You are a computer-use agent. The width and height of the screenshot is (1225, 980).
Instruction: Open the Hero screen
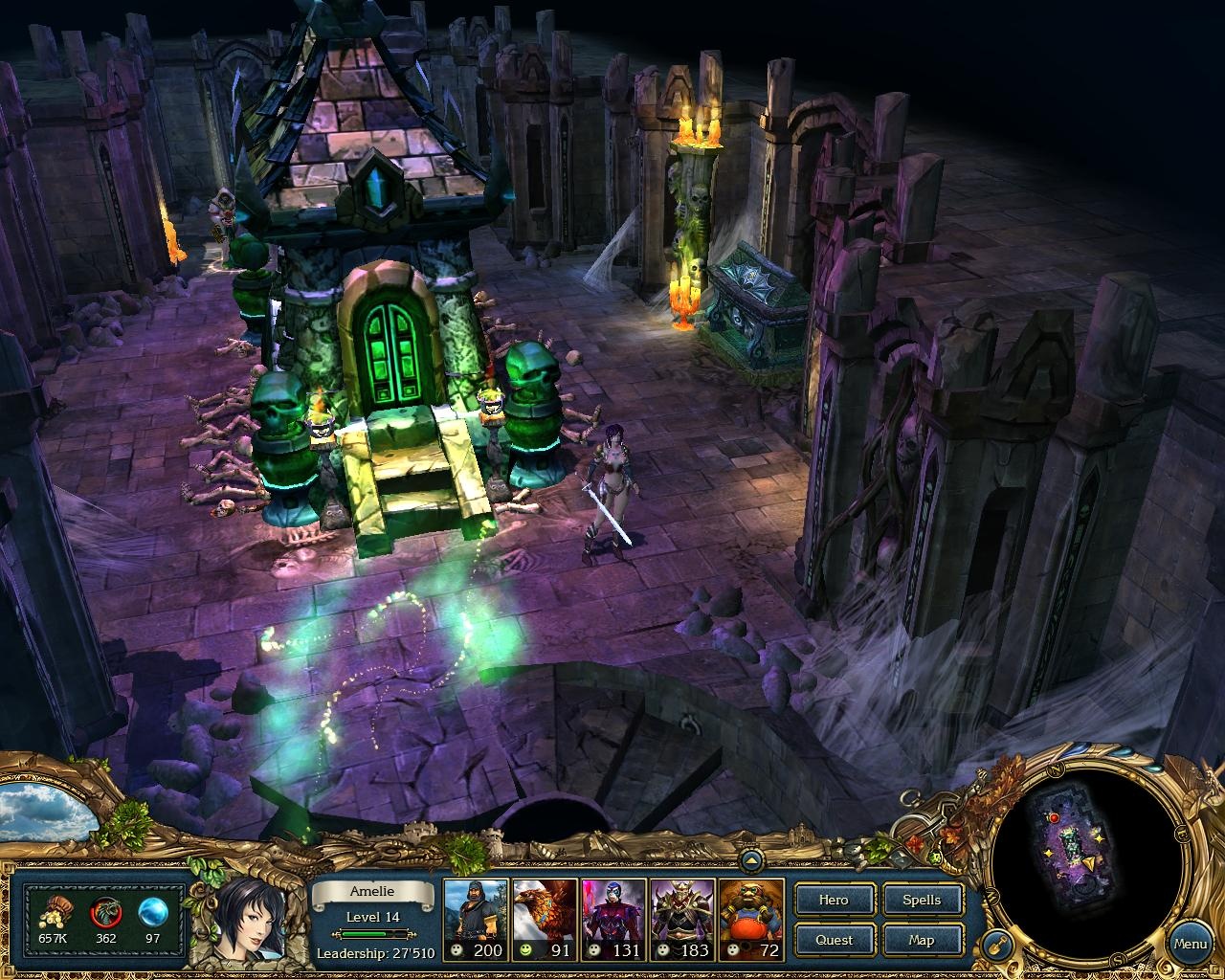833,900
